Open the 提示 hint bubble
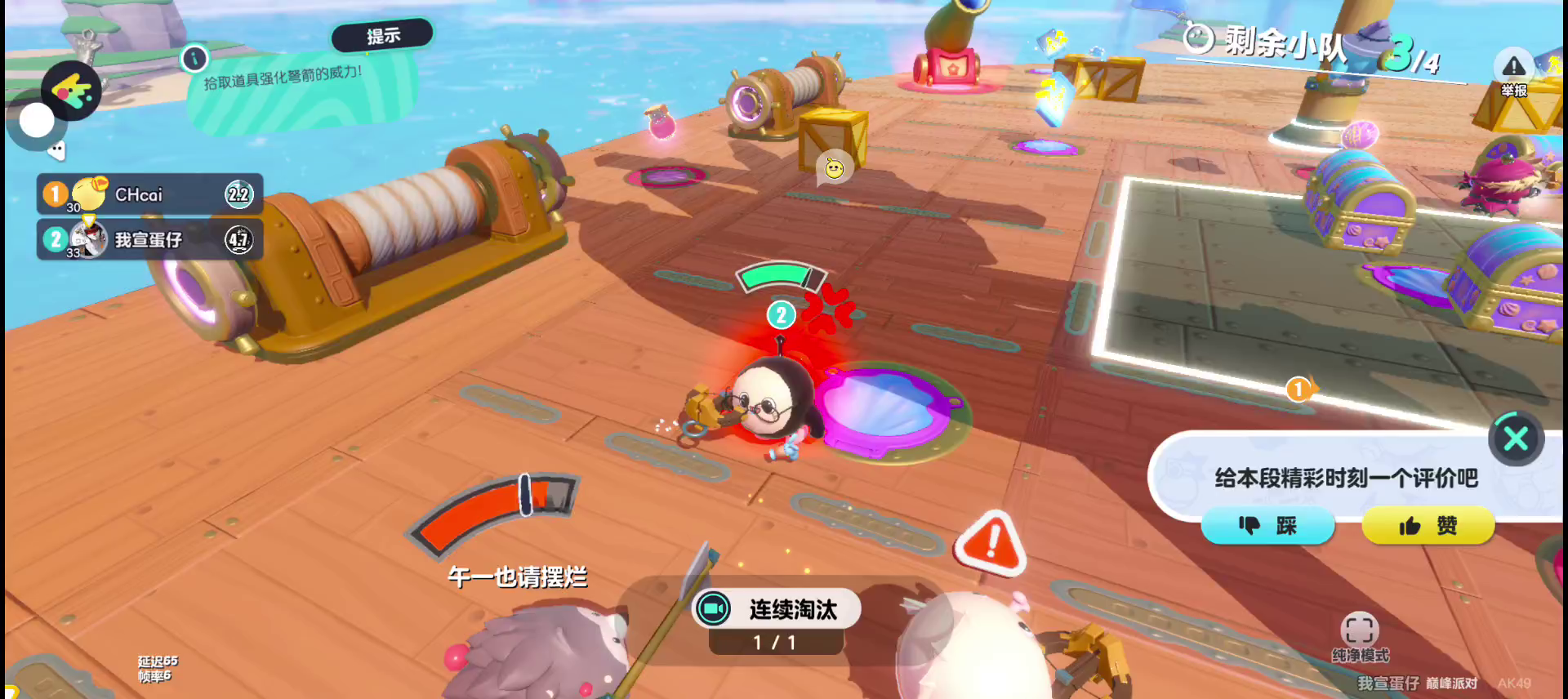 click(382, 36)
